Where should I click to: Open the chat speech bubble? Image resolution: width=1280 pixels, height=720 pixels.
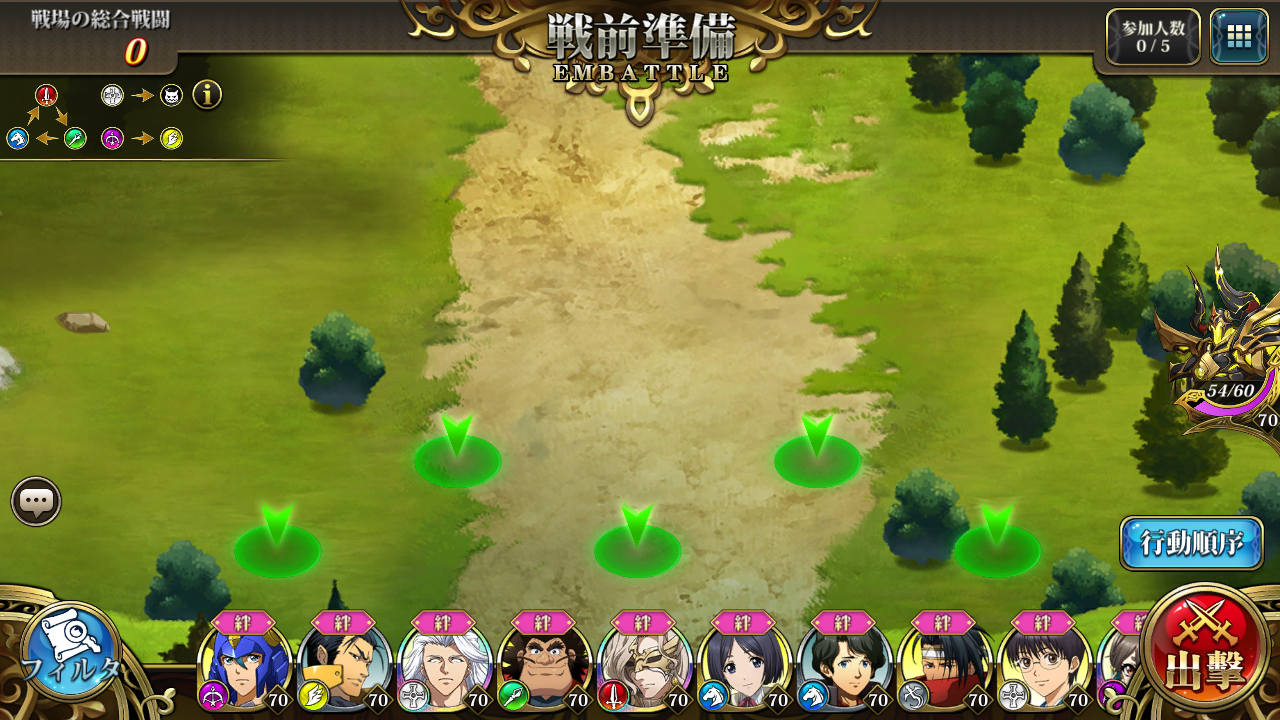click(37, 501)
